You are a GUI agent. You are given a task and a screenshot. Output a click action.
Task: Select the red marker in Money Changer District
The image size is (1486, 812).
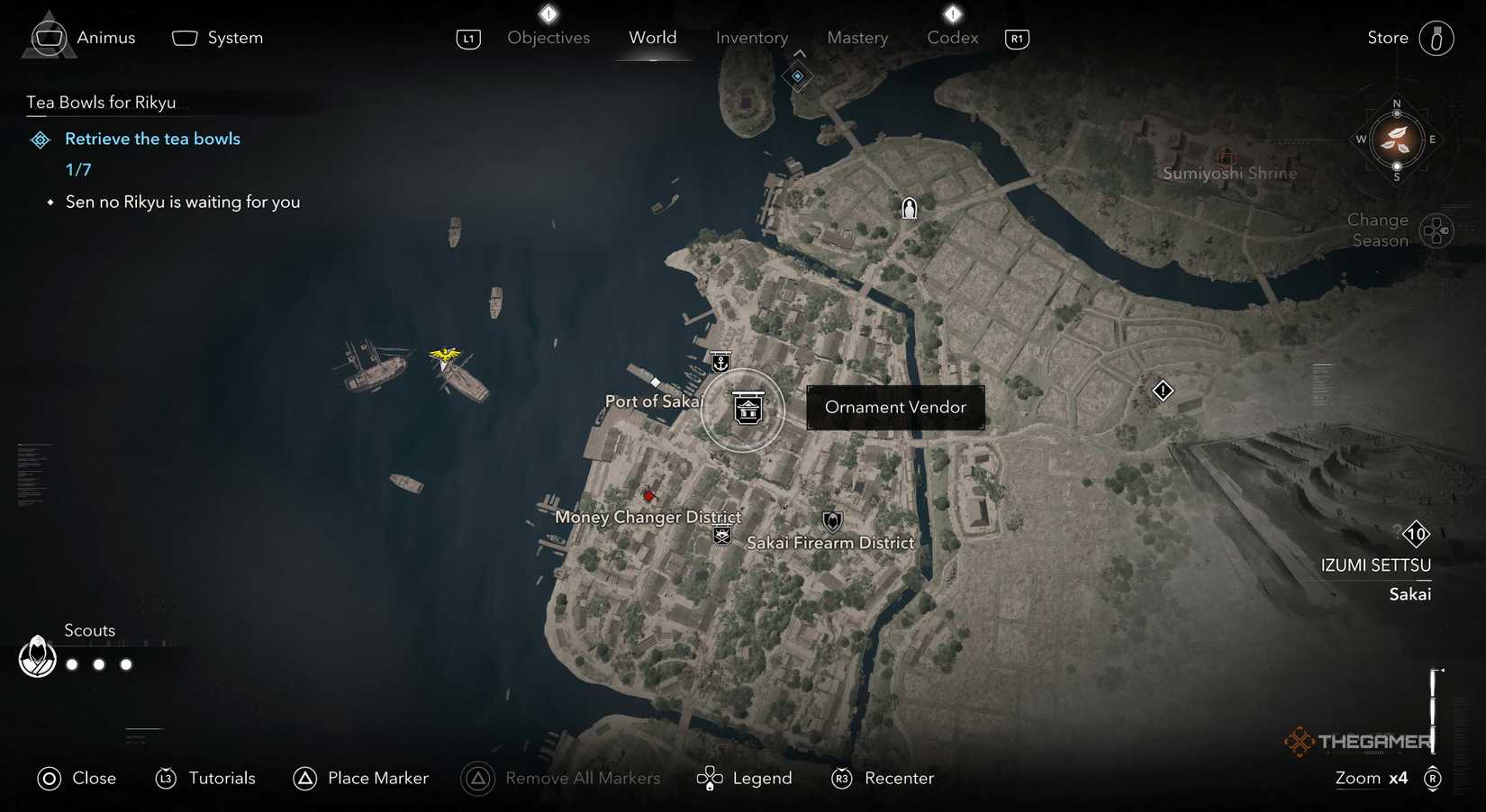[x=649, y=495]
